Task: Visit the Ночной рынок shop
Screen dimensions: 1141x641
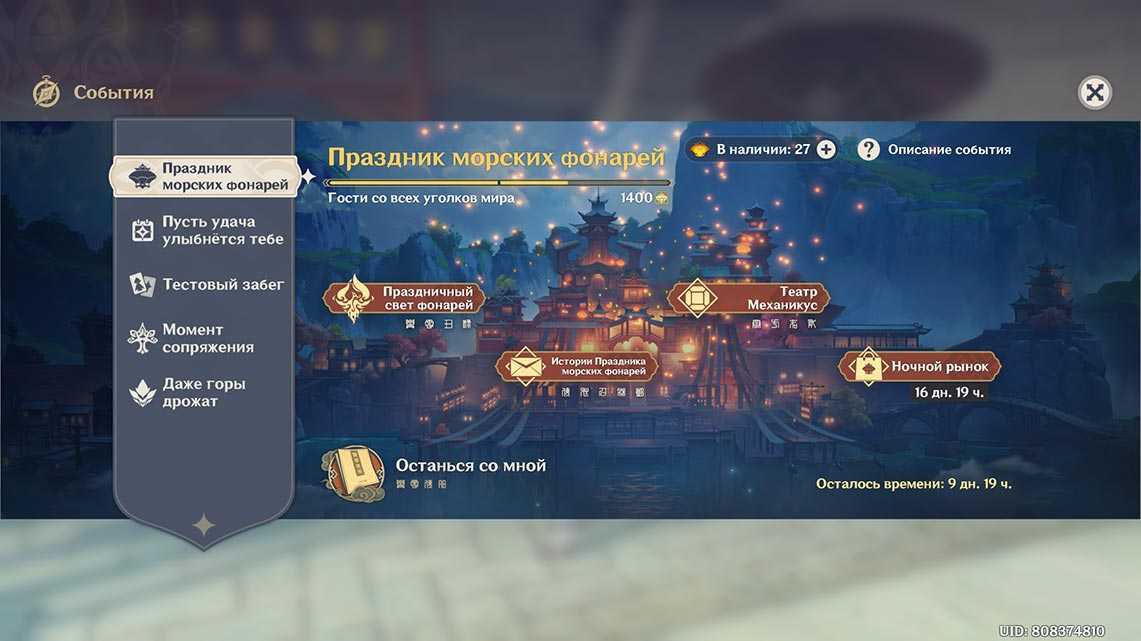Action: click(920, 367)
